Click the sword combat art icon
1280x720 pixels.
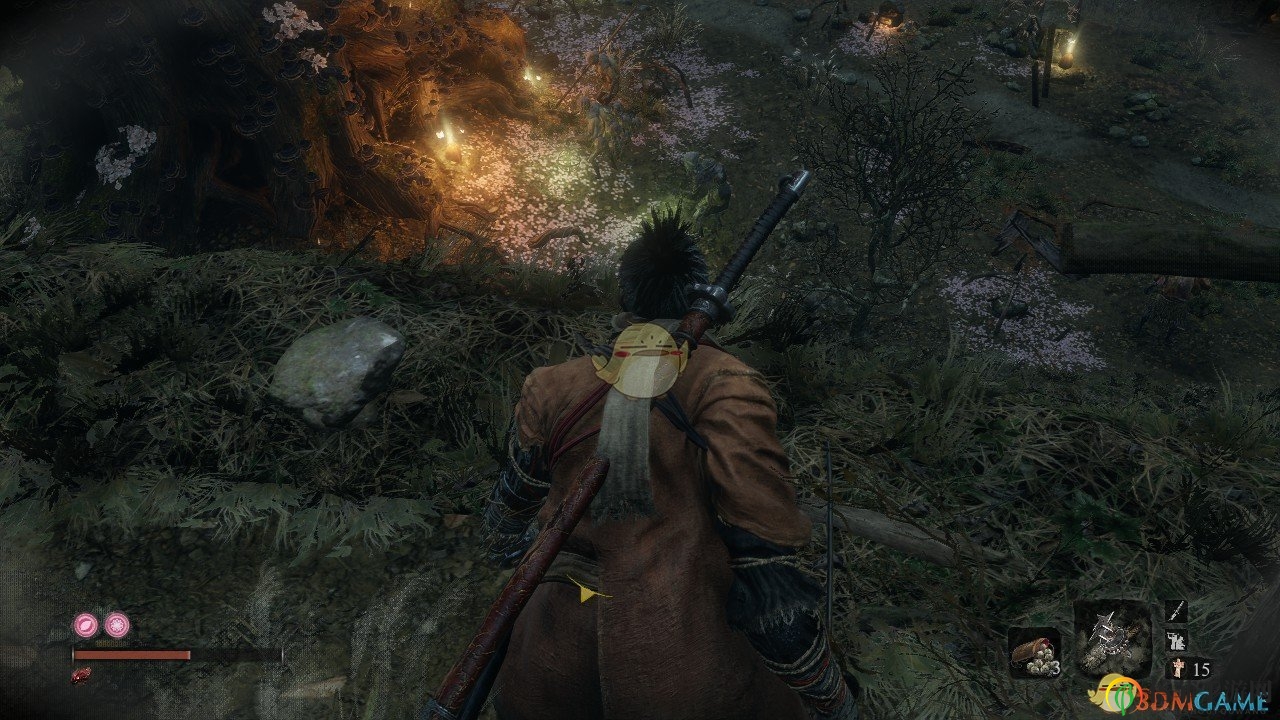[x=1178, y=610]
